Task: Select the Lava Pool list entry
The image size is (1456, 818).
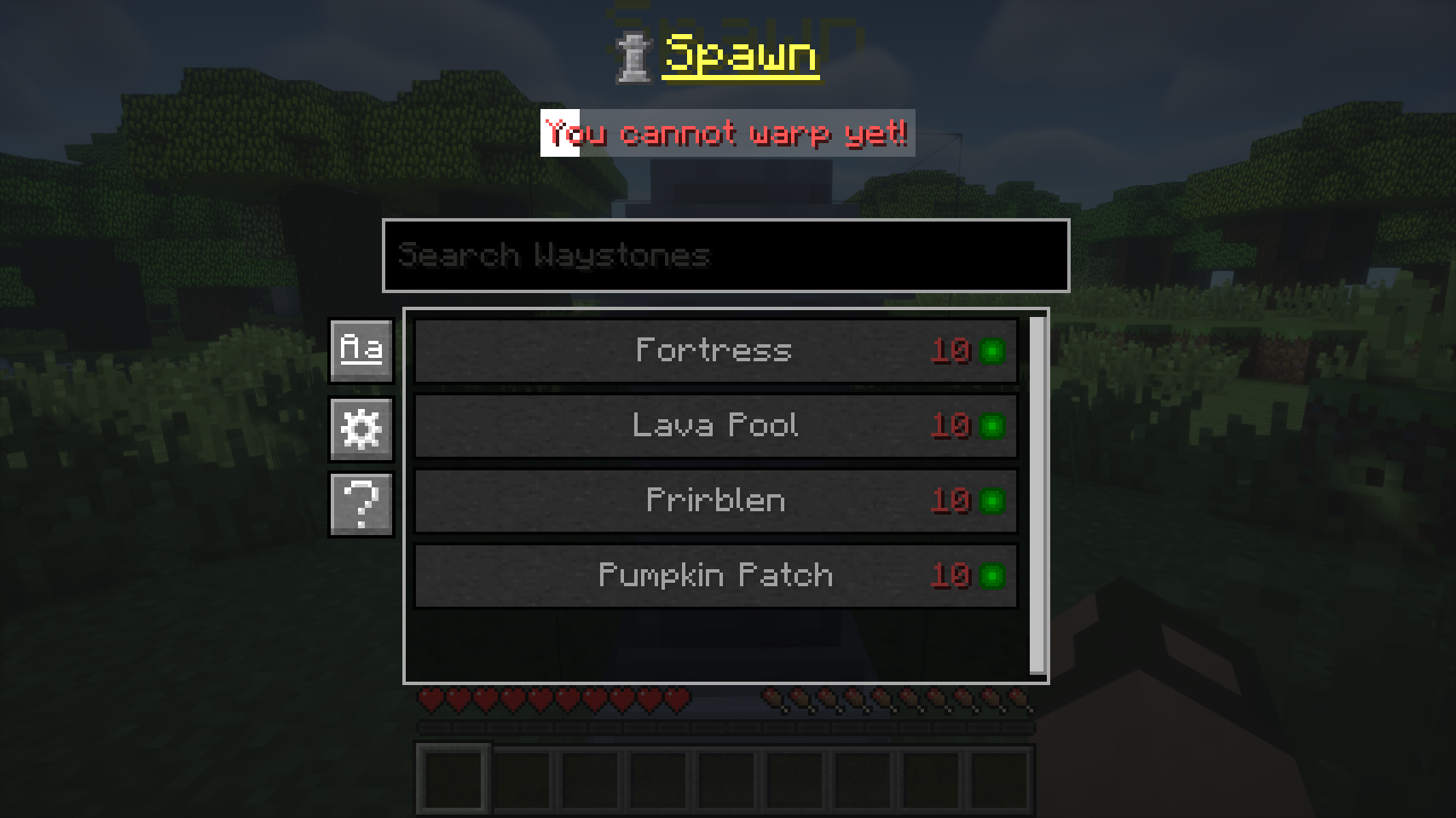Action: [x=714, y=425]
